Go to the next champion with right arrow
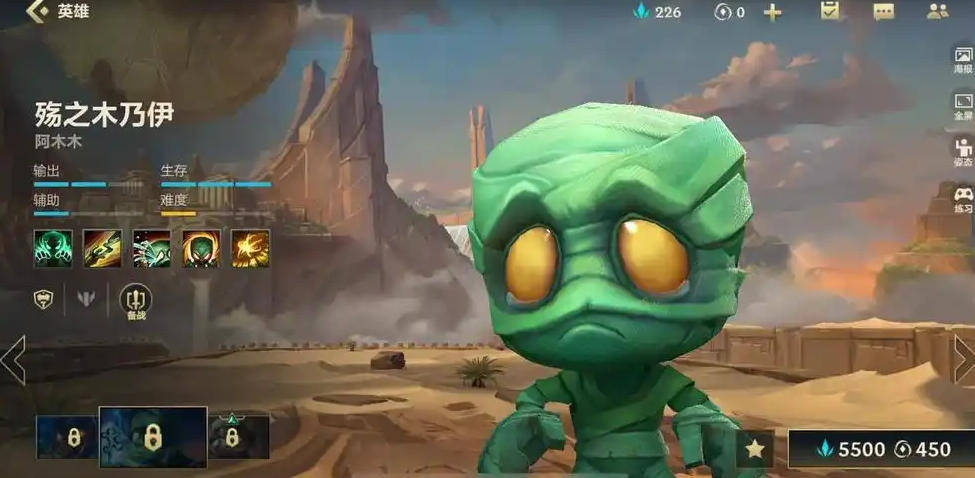The image size is (975, 478). [963, 359]
